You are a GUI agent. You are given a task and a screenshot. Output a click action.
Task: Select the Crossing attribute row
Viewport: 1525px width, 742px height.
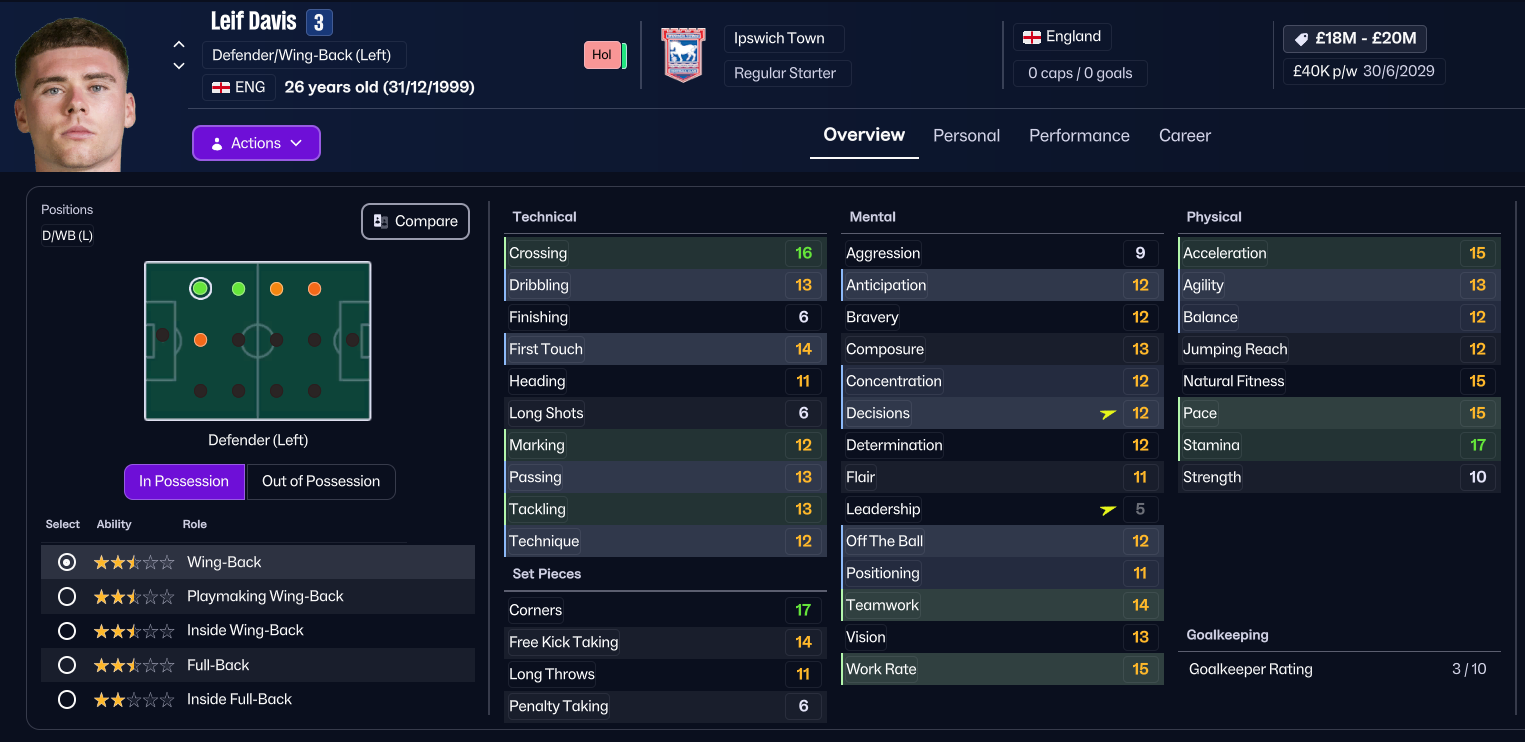(663, 253)
